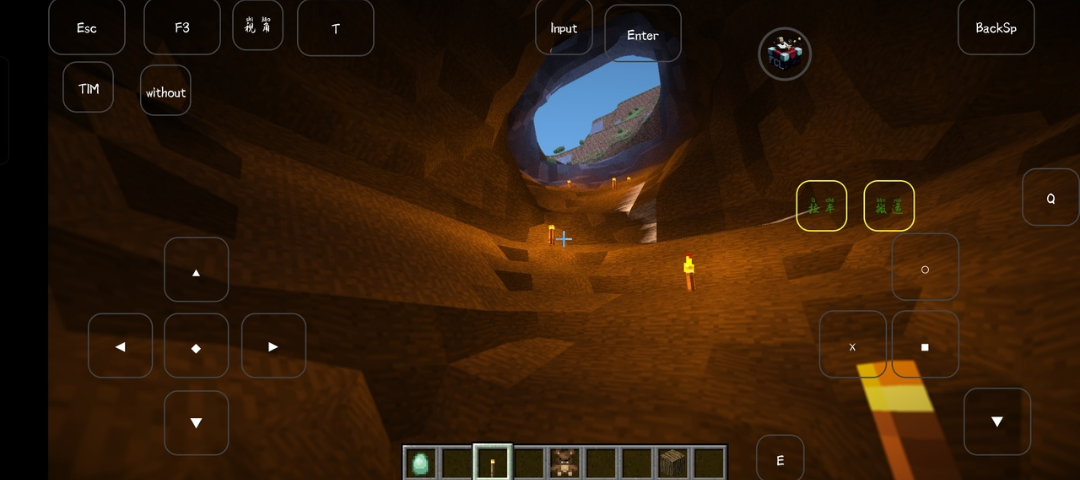Tap the d-pad left arrow
This screenshot has height=480, width=1080.
tap(120, 346)
